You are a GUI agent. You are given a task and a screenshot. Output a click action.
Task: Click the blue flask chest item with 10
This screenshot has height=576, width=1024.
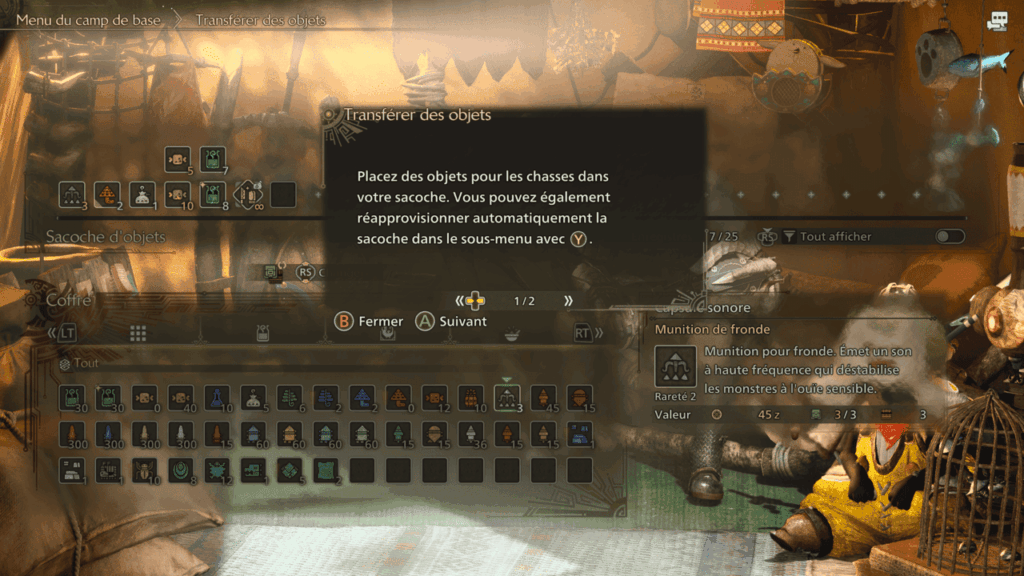point(217,398)
